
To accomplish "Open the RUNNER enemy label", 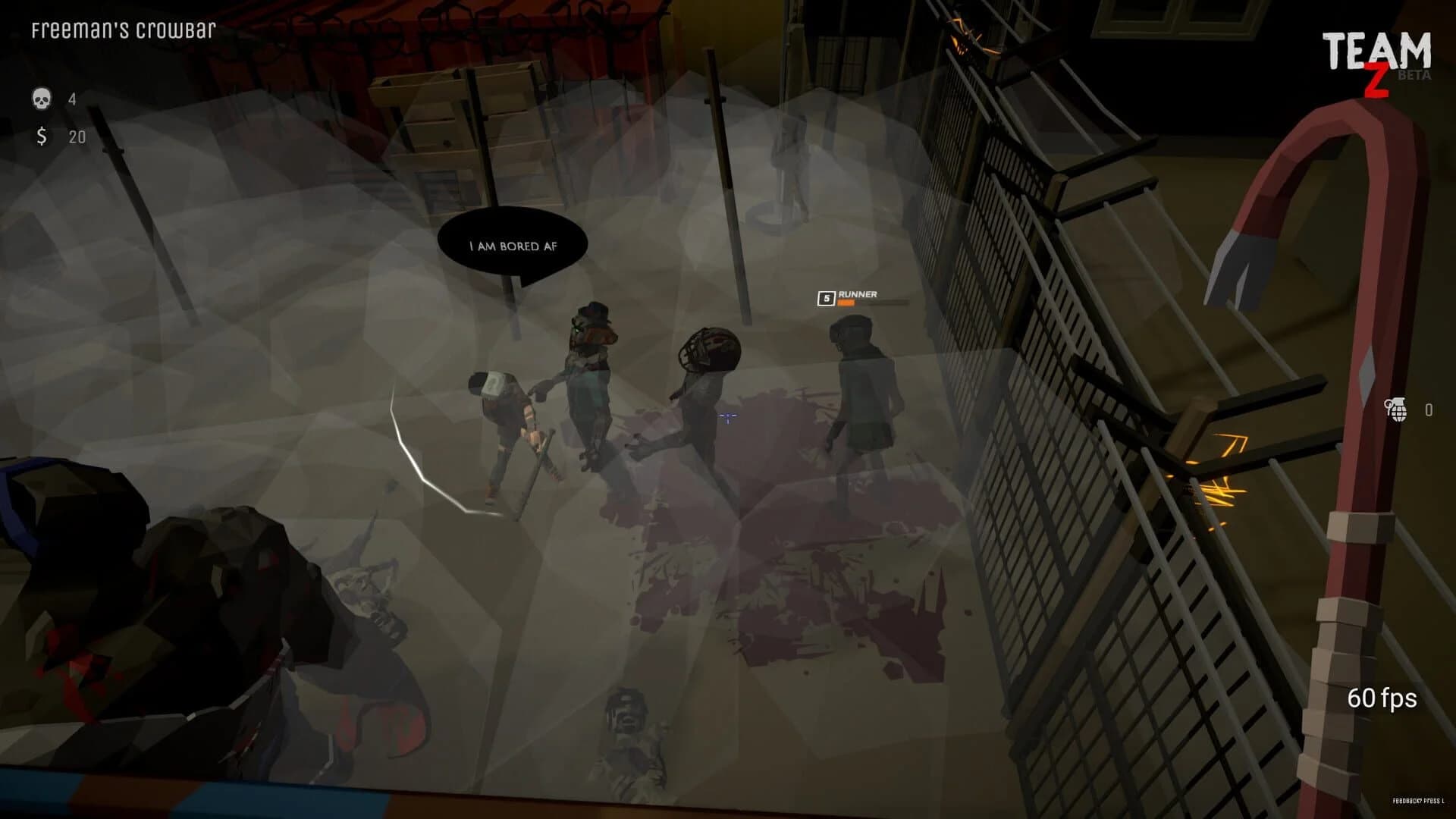I will click(858, 294).
